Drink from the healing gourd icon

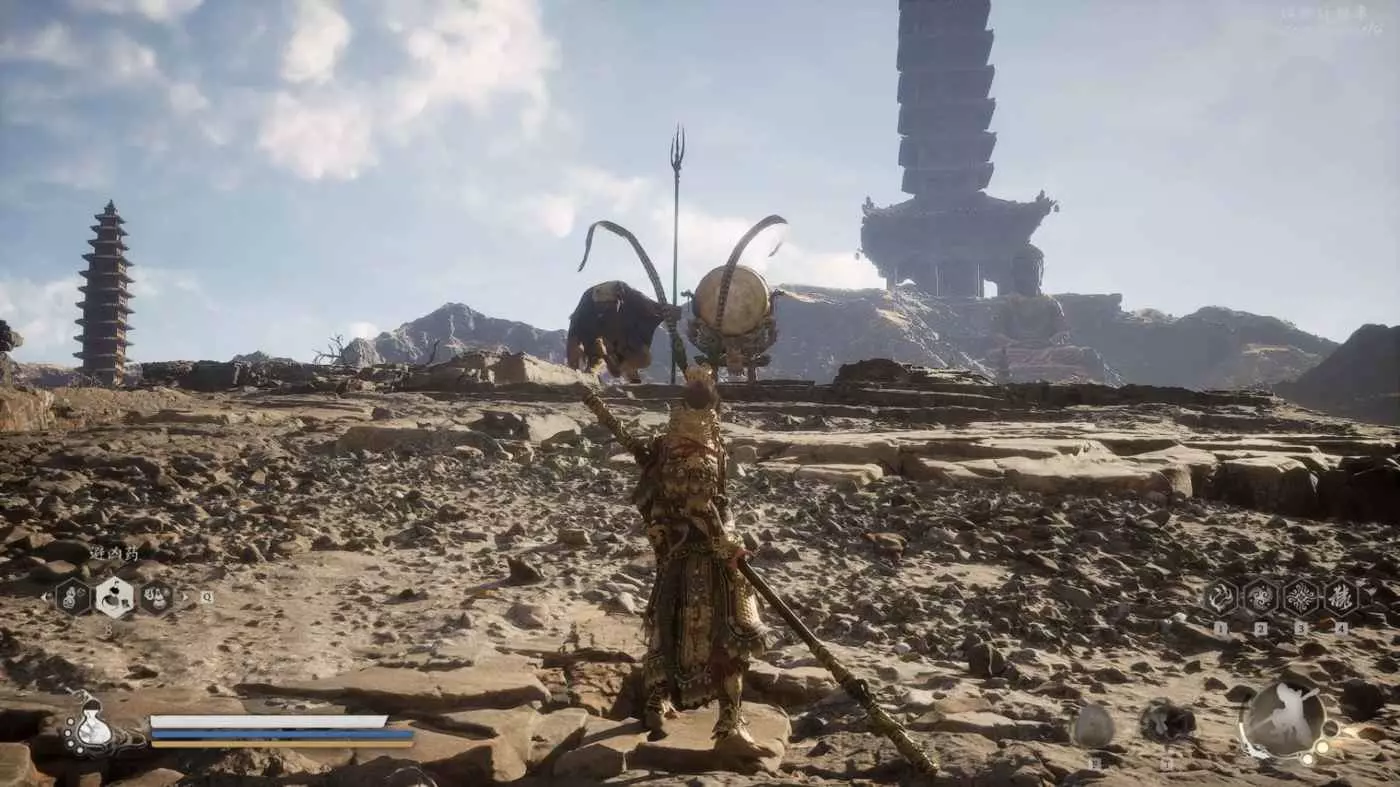(92, 728)
